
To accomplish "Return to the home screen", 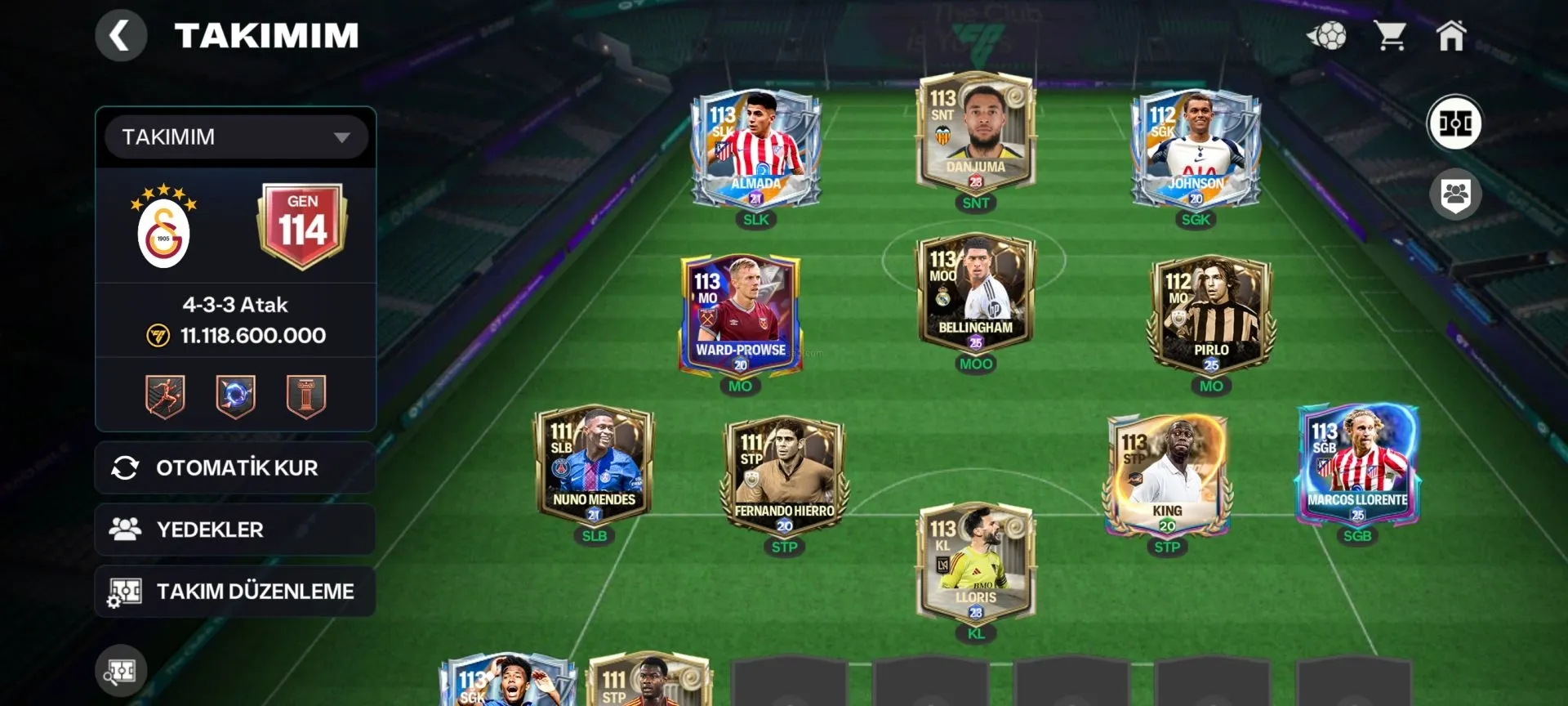I will pyautogui.click(x=1451, y=36).
